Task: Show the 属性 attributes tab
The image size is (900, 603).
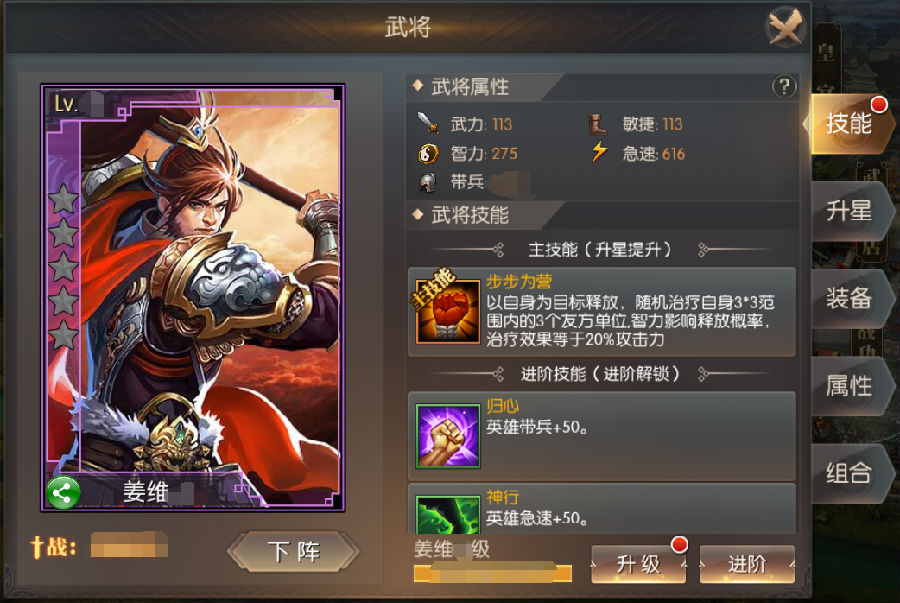Action: tap(848, 386)
